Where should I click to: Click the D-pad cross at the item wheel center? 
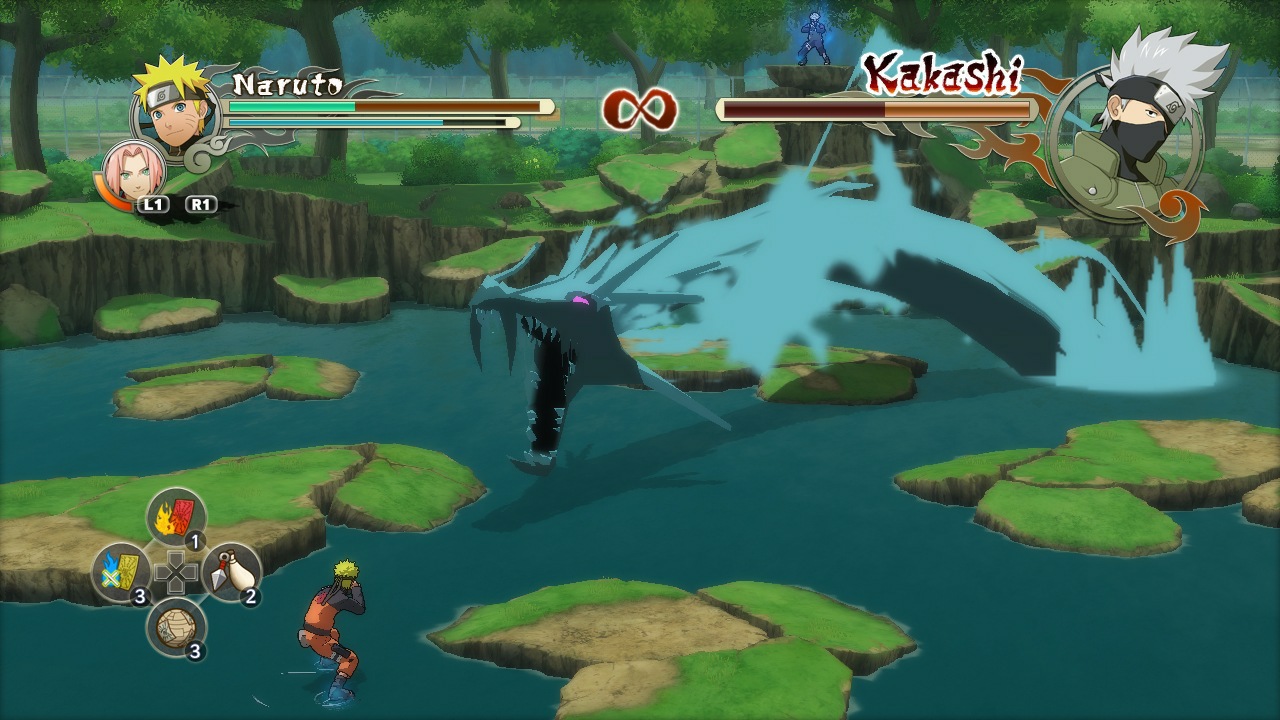tap(177, 573)
